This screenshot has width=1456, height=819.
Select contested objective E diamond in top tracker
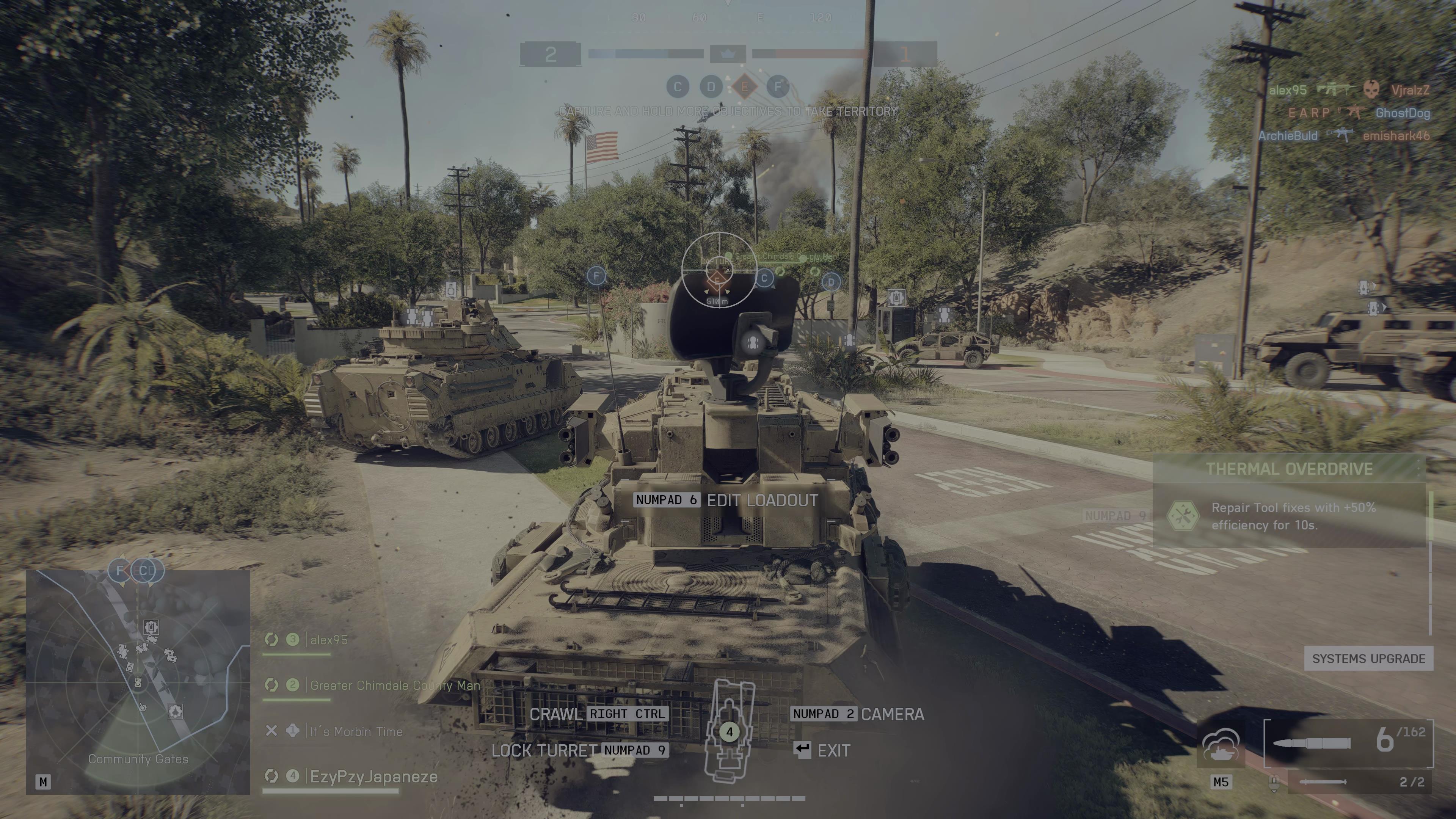click(744, 86)
